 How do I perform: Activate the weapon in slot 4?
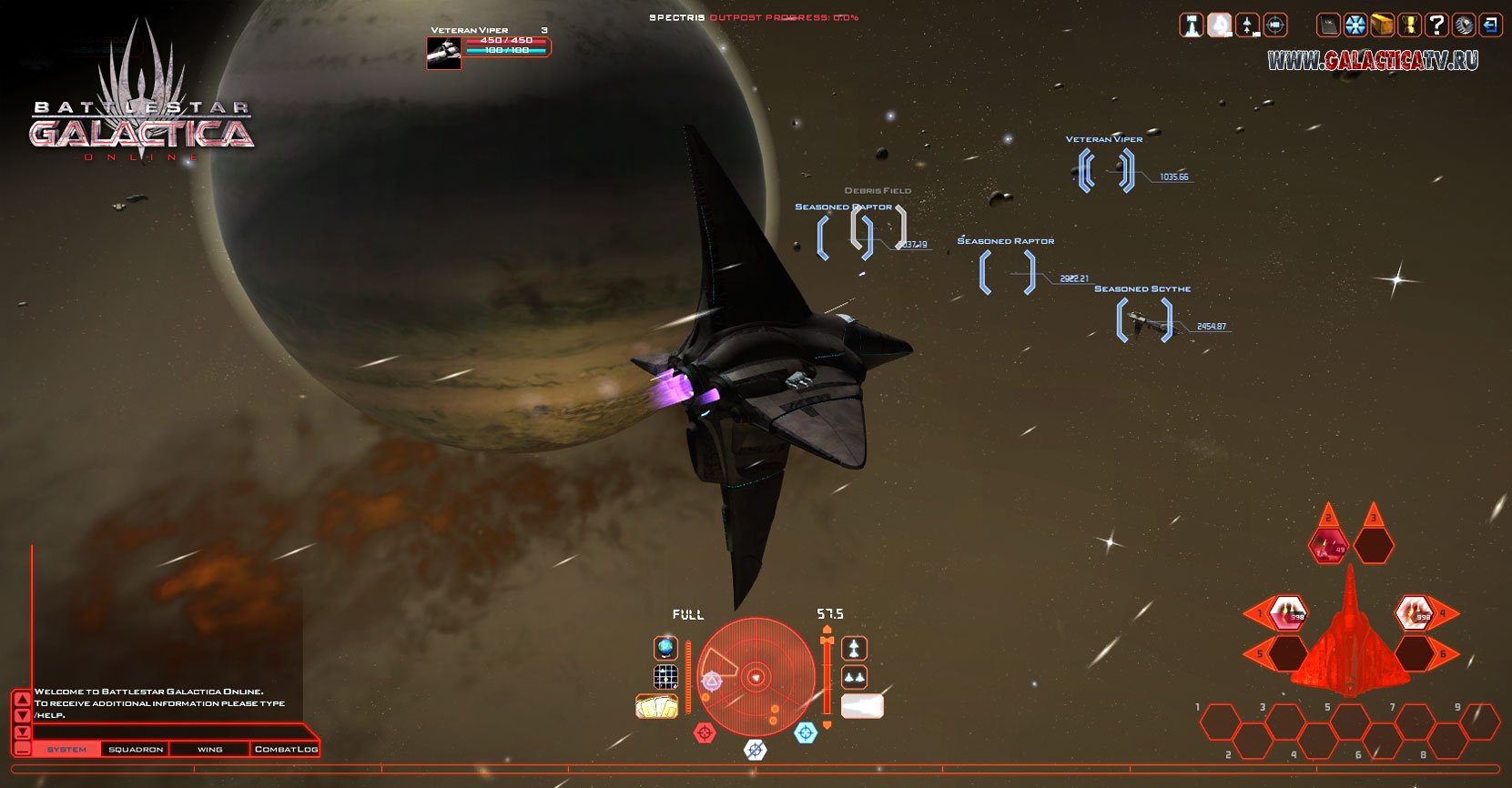click(1414, 613)
